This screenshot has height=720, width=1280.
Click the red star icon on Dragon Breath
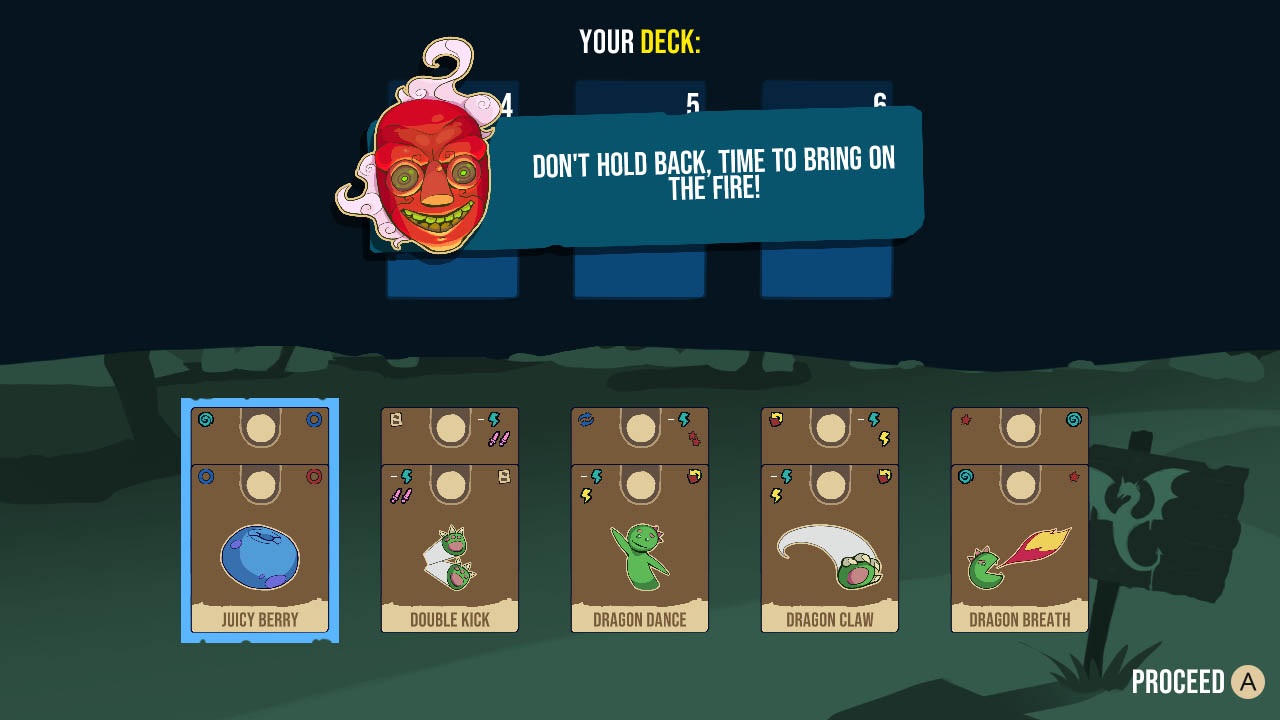(x=965, y=419)
